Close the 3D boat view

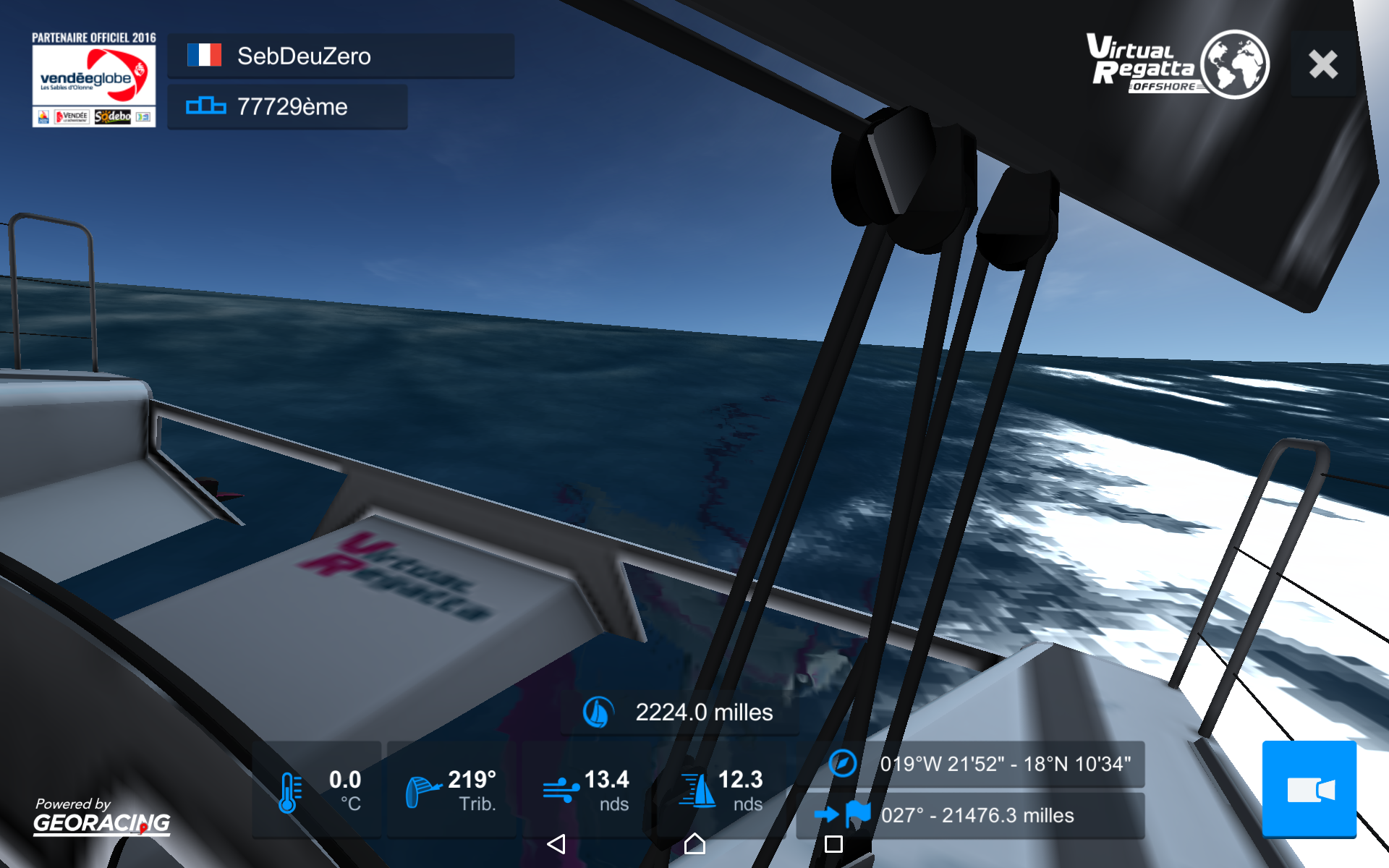1323,64
